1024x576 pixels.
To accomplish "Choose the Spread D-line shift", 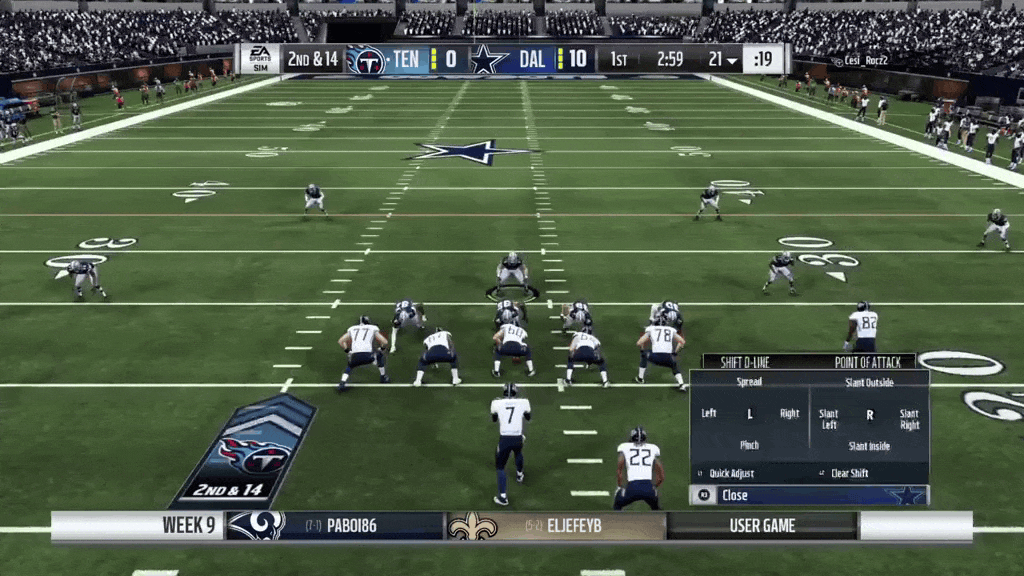I will pos(749,382).
